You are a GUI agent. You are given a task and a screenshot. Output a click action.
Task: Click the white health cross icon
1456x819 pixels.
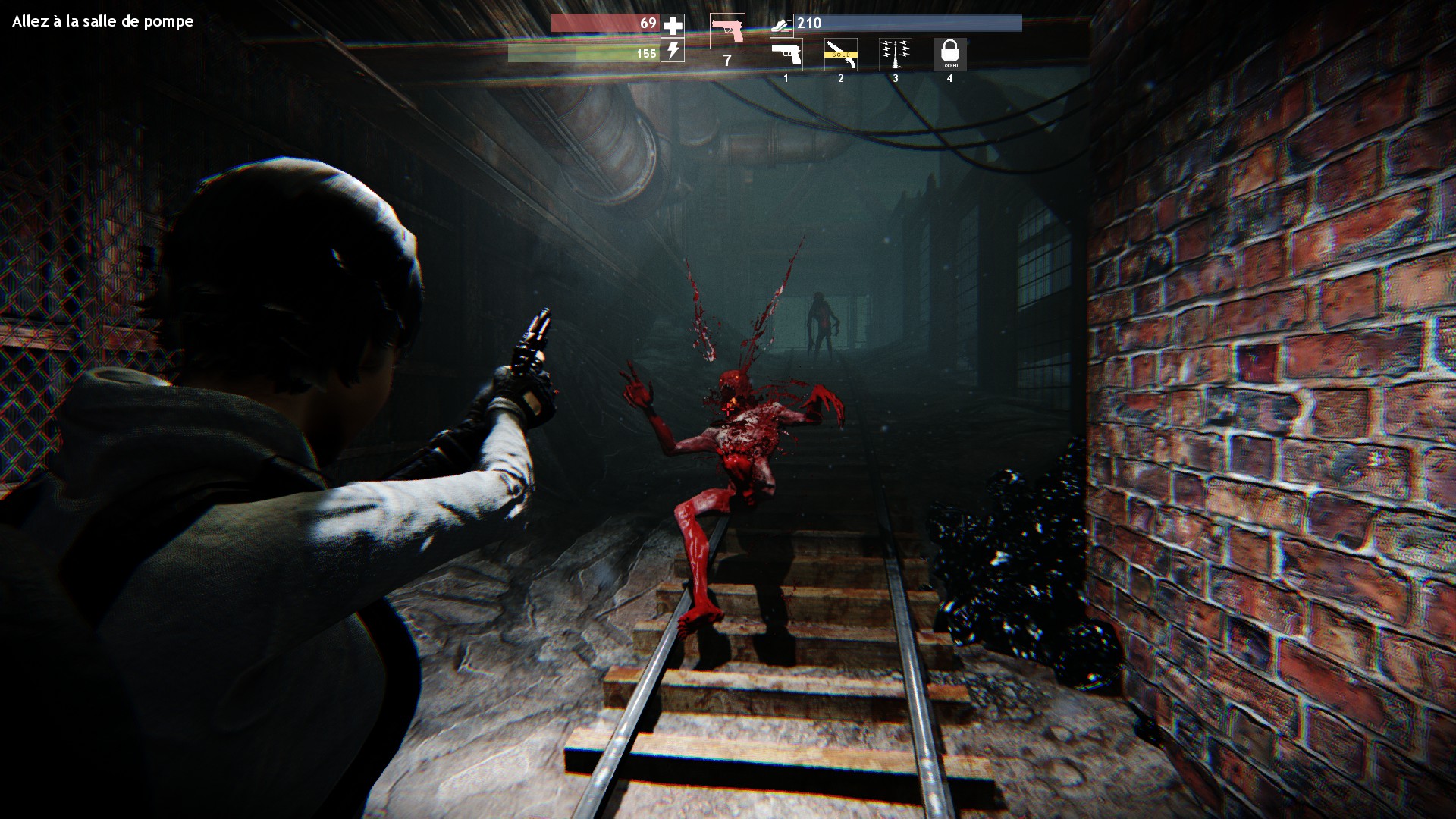[x=673, y=25]
